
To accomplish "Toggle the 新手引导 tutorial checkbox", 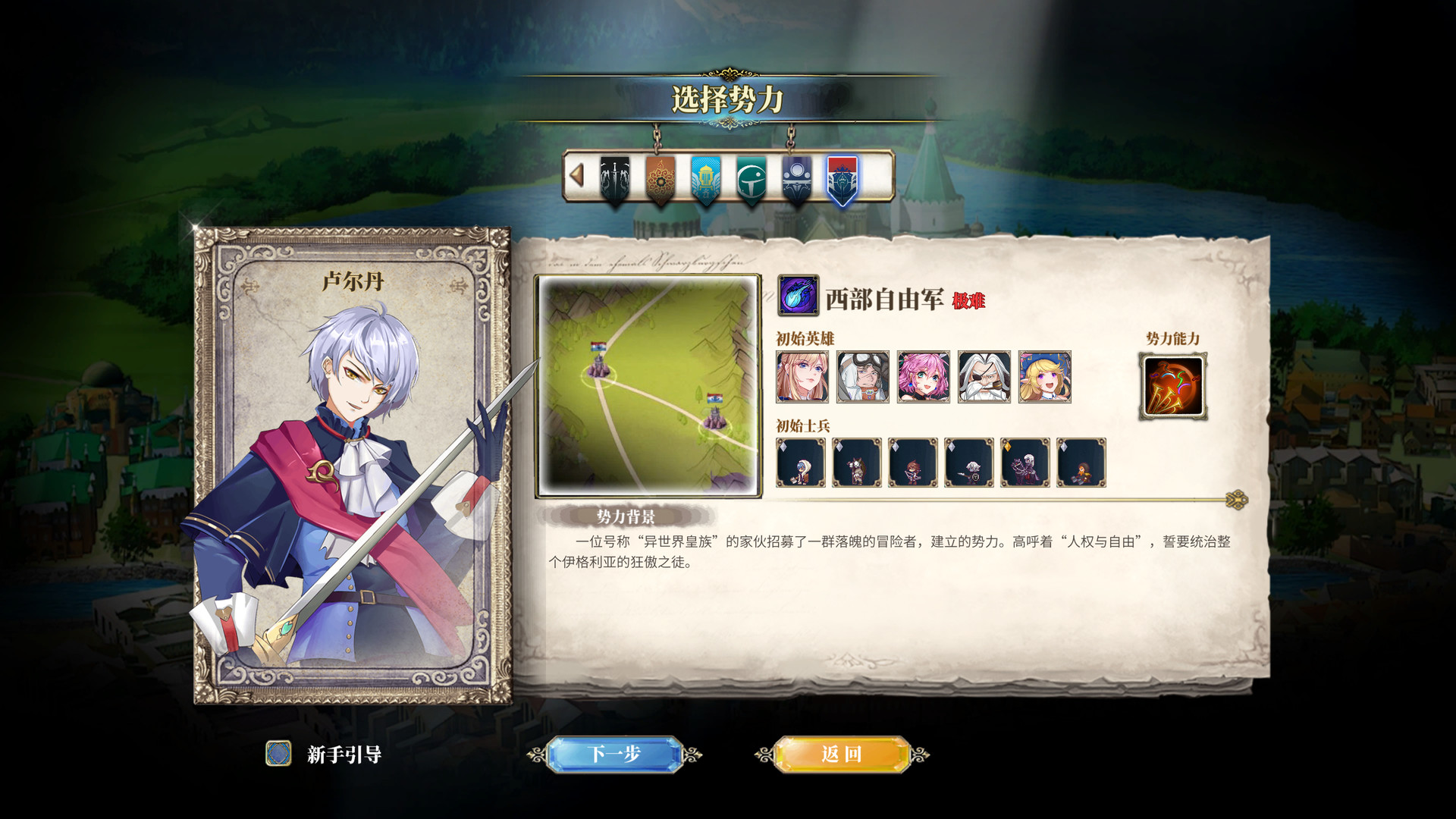I will coord(278,754).
